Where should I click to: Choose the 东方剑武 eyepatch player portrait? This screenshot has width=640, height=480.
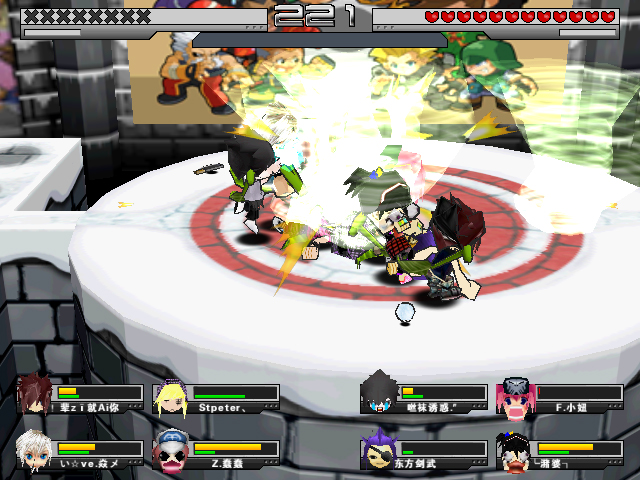pos(380,450)
